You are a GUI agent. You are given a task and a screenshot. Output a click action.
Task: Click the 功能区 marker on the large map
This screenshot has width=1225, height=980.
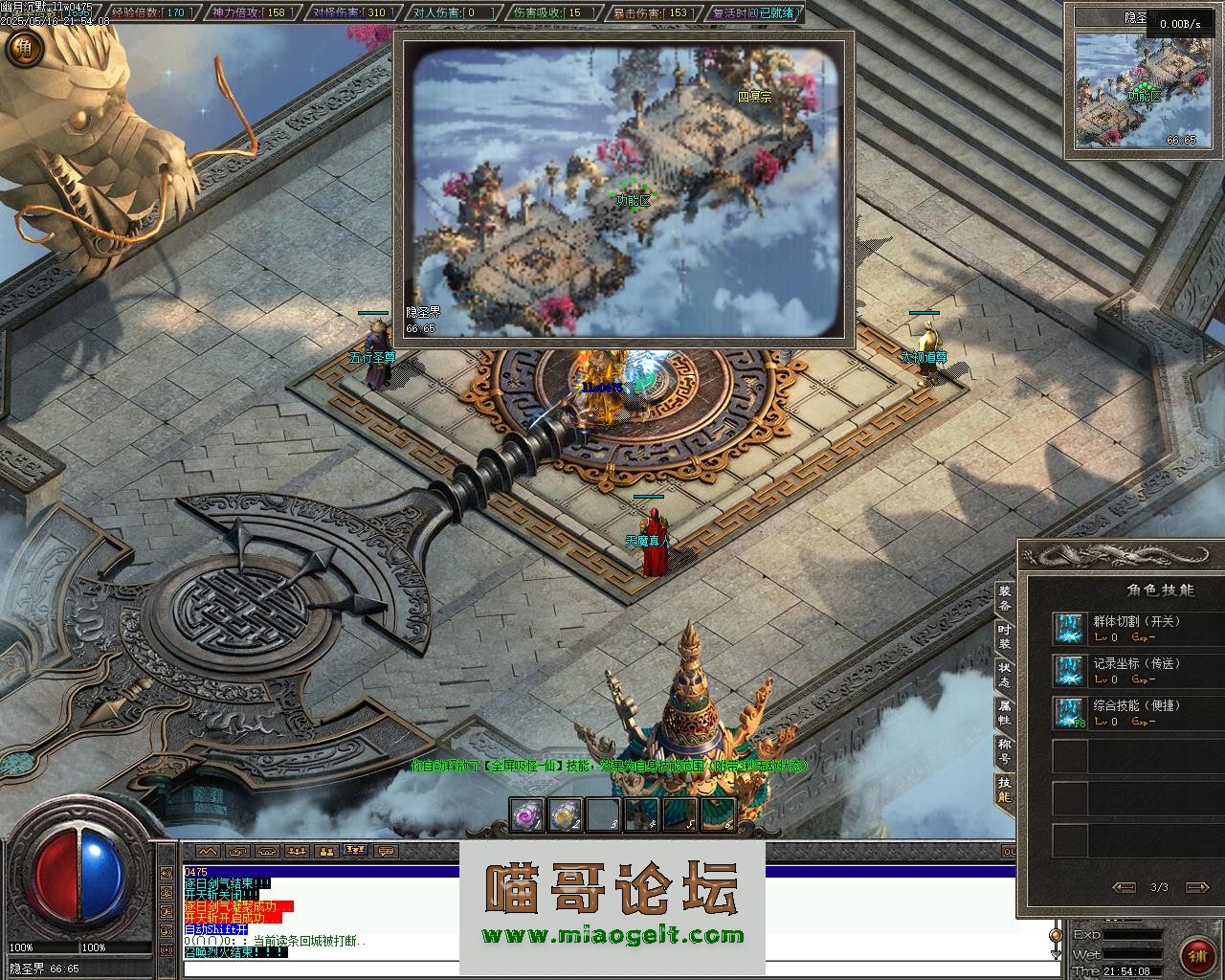(632, 200)
